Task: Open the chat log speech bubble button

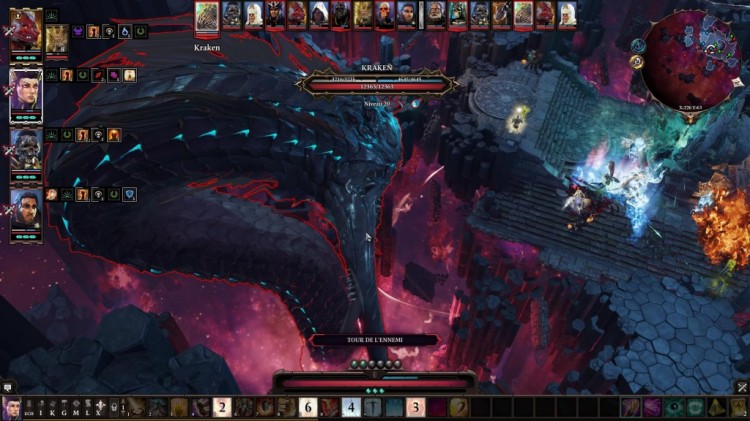Action: (x=7, y=387)
